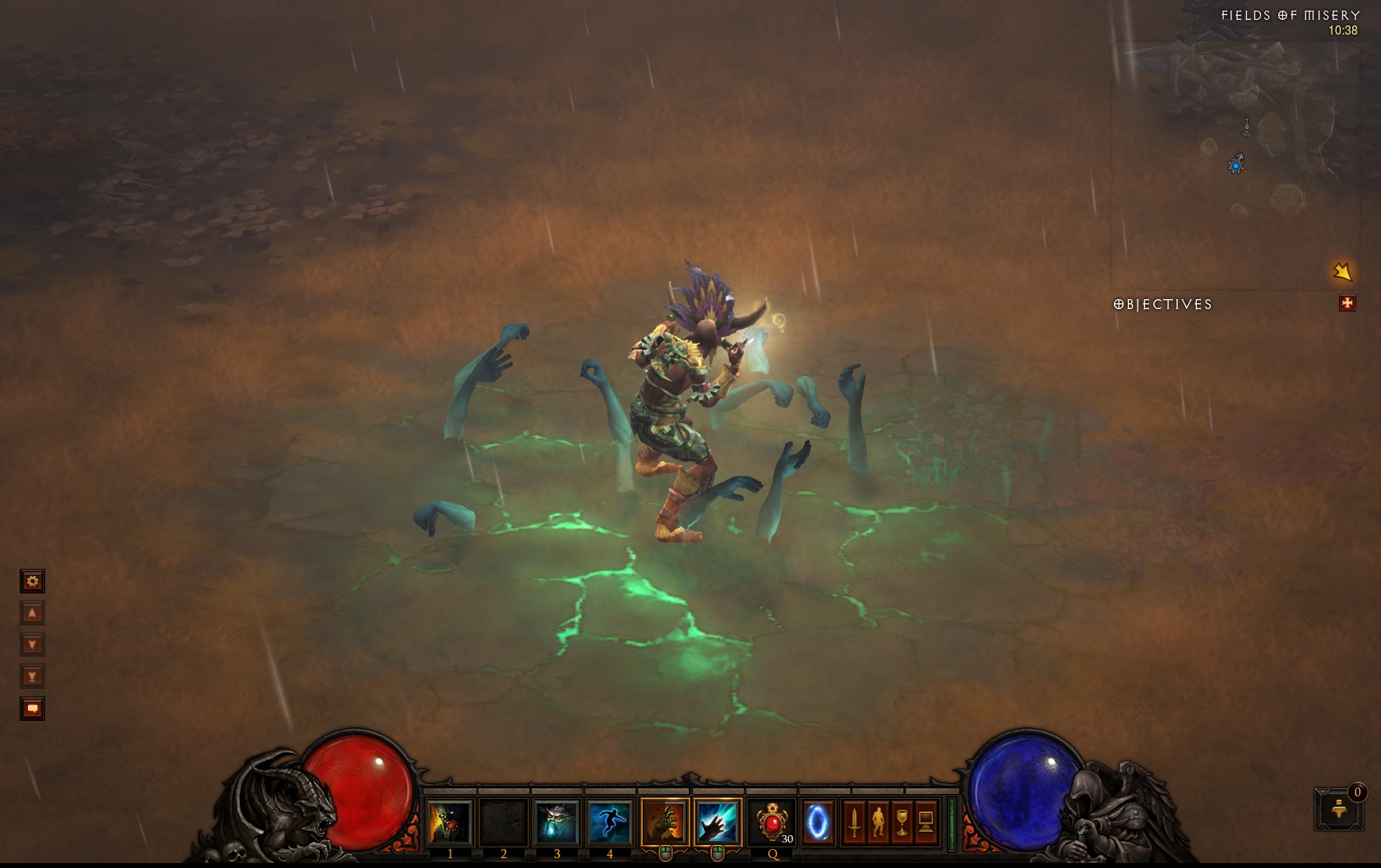
Task: Jump to chat bottom with underlined arrow
Action: coord(32,676)
